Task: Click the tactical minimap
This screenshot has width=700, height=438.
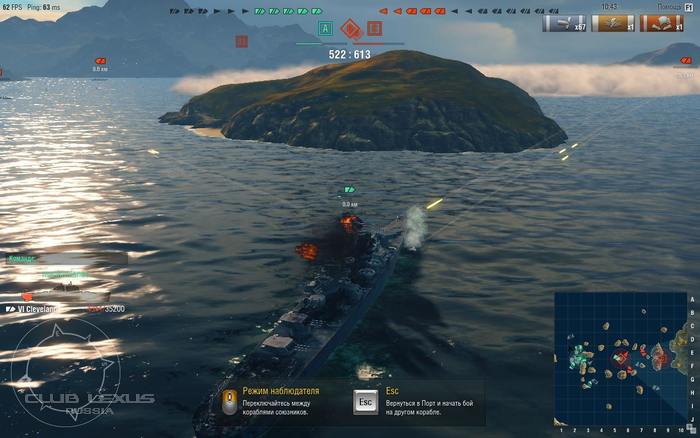Action: pos(622,359)
